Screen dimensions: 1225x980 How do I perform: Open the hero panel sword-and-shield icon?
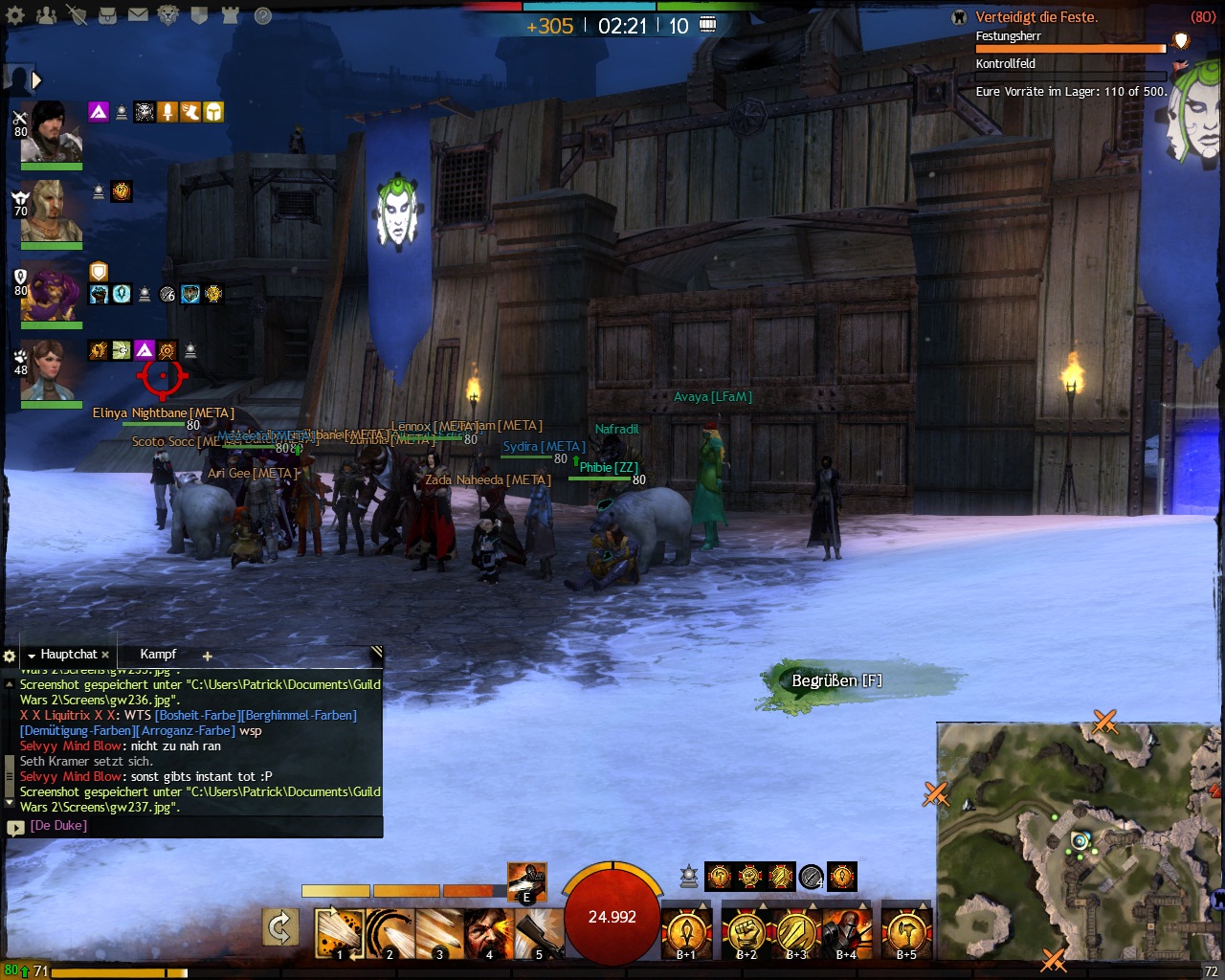(x=78, y=15)
